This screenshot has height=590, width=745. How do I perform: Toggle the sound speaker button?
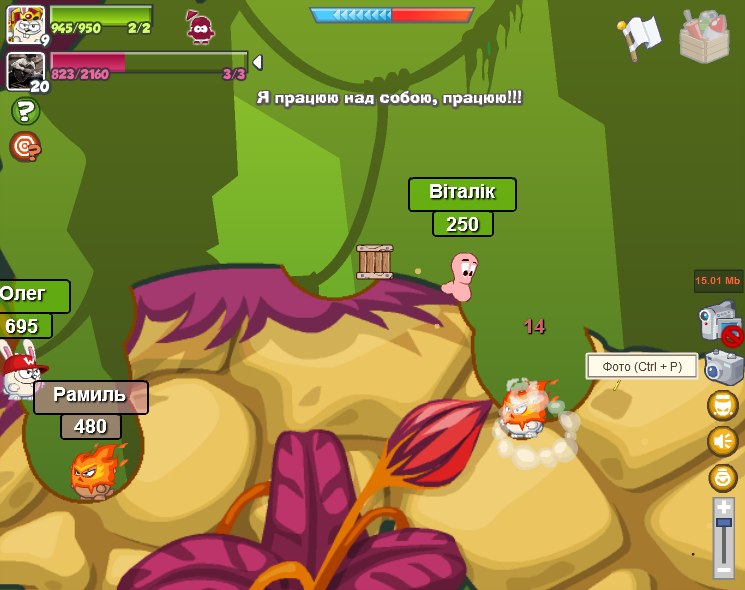pyautogui.click(x=723, y=441)
